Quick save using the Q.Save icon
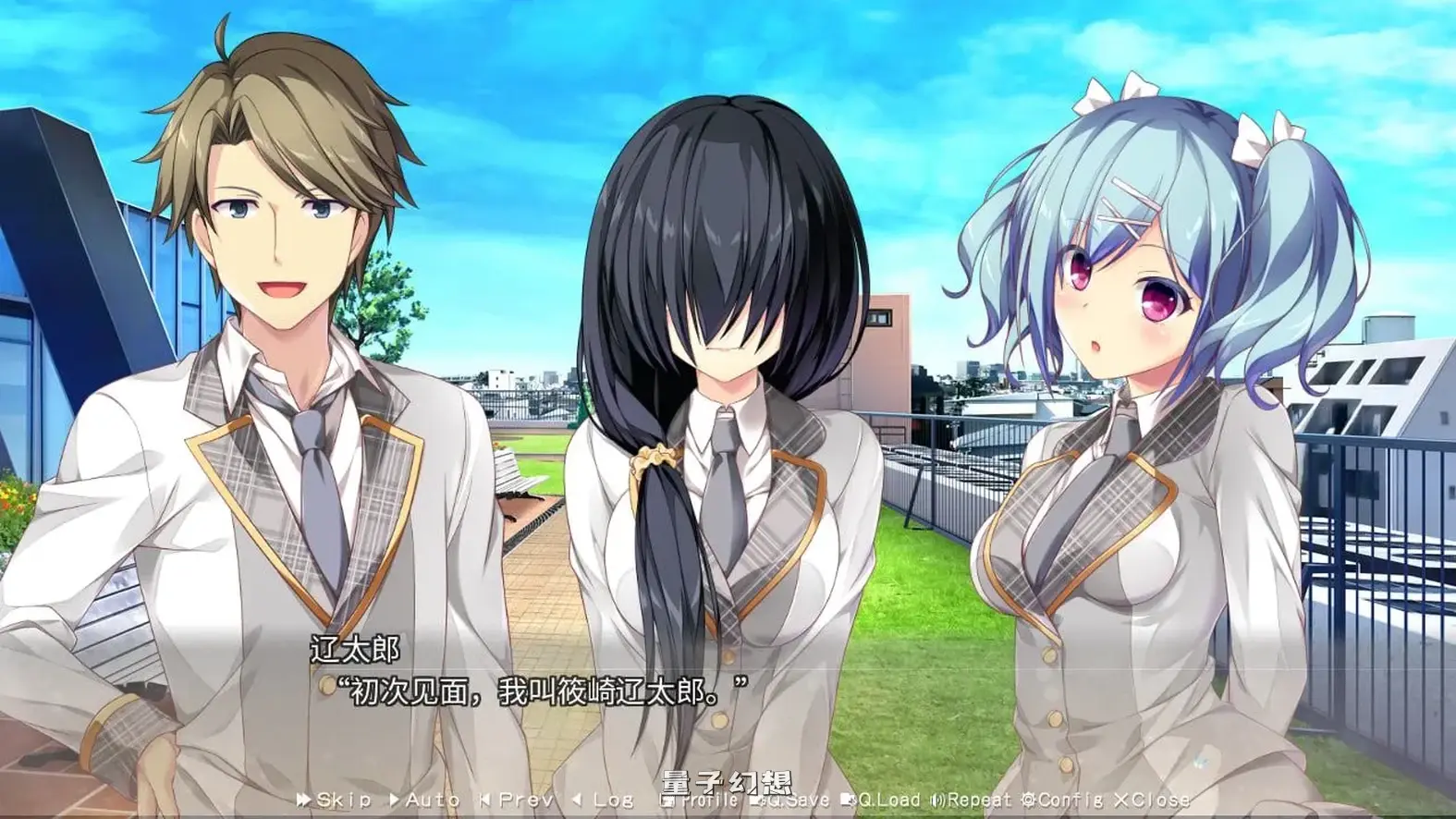This screenshot has width=1456, height=819. coord(759,801)
